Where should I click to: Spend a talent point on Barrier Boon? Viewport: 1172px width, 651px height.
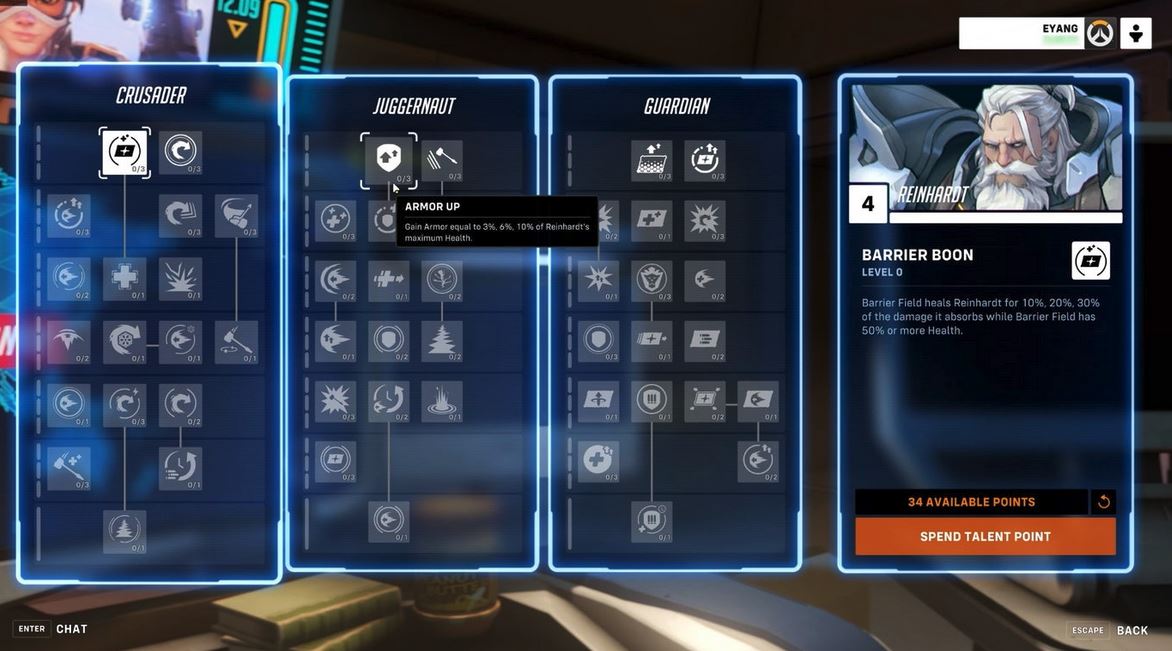(x=985, y=537)
